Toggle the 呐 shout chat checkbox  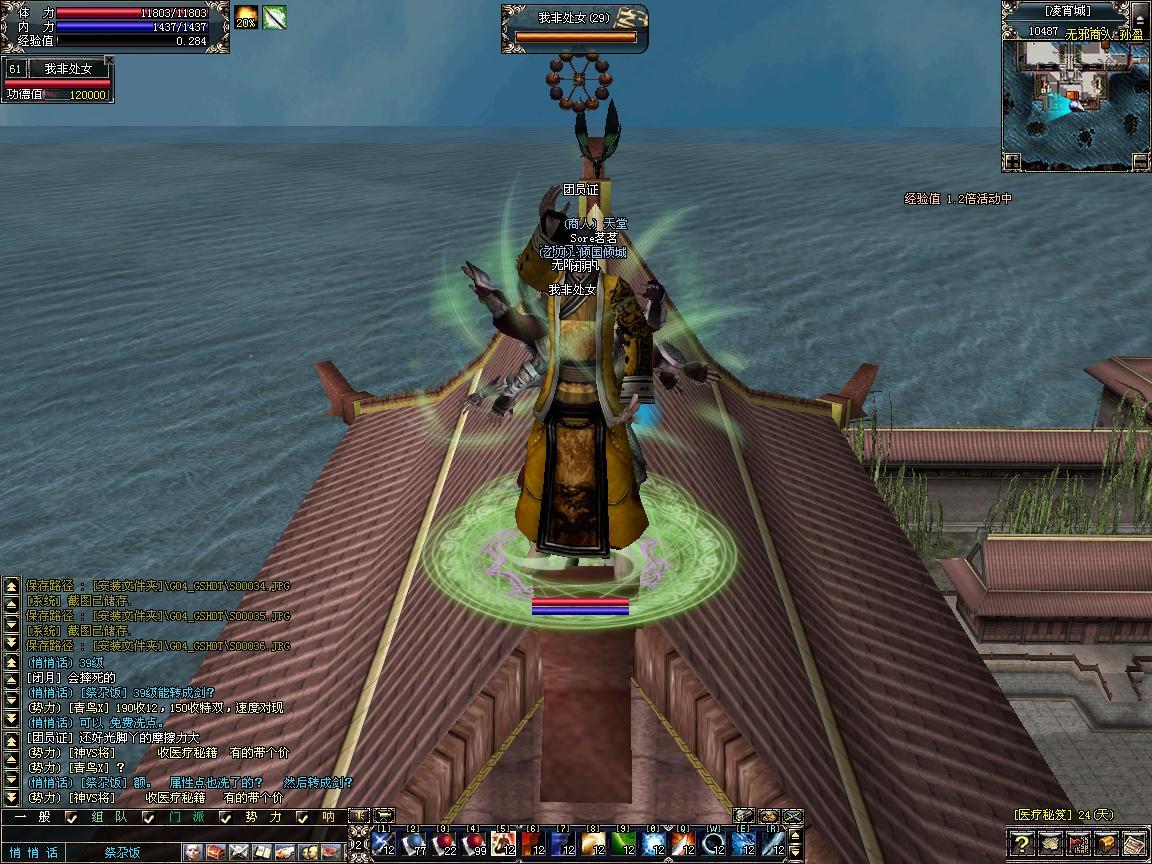point(304,817)
